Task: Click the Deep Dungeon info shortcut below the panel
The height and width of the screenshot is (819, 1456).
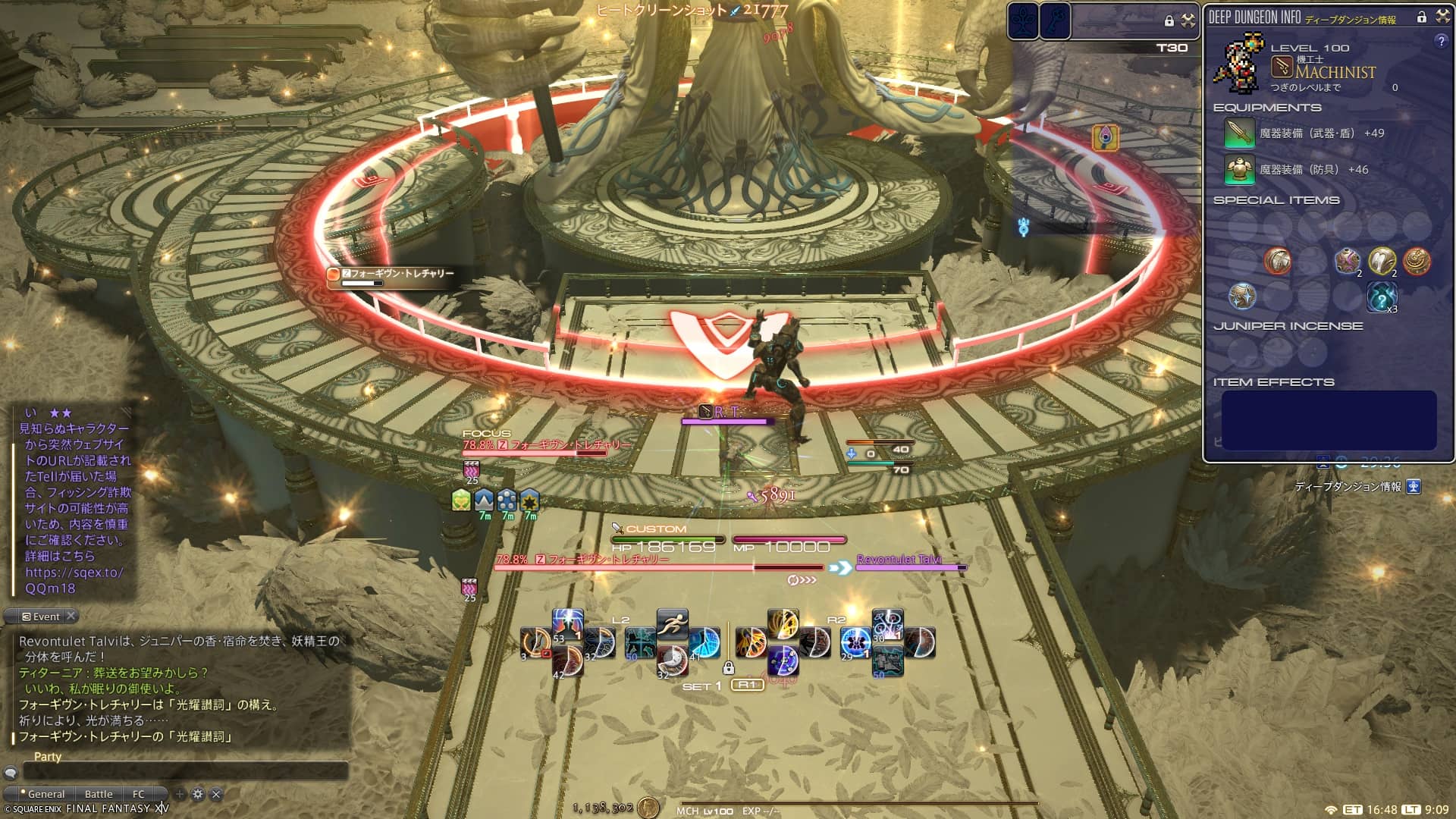Action: pyautogui.click(x=1414, y=487)
